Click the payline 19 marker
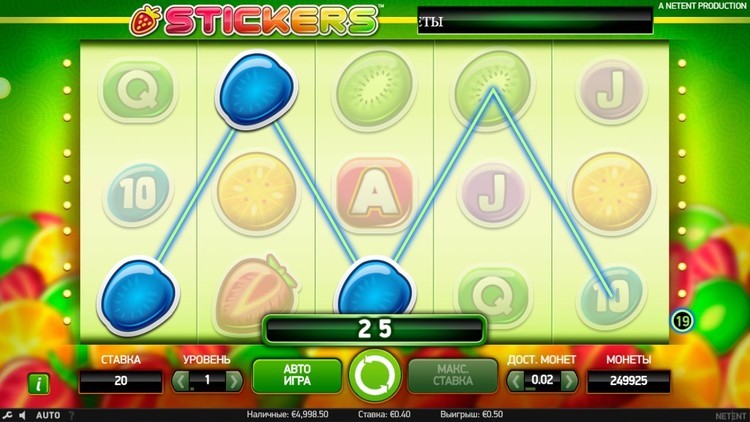 tap(680, 320)
